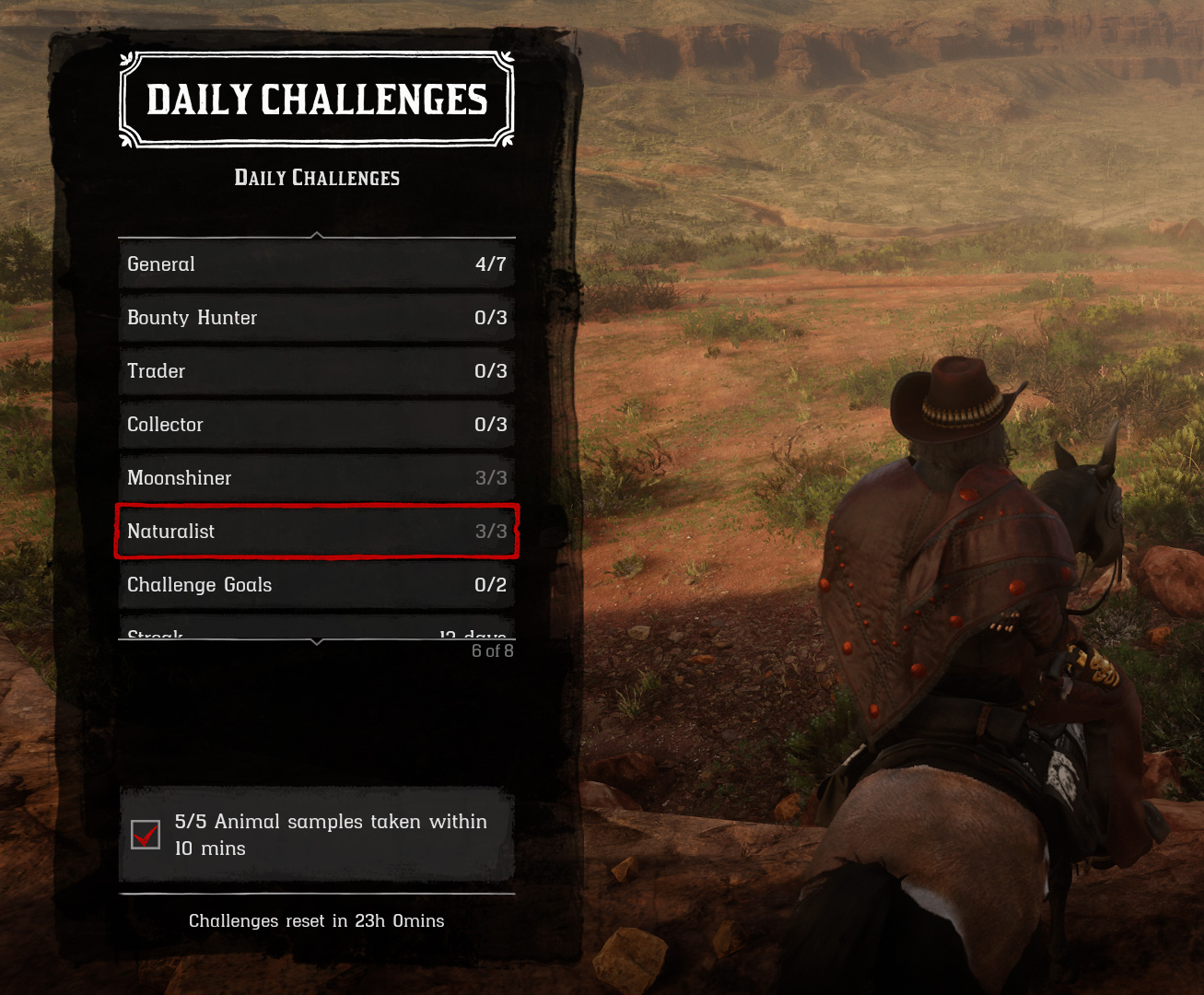Viewport: 1204px width, 995px height.
Task: Click the list's down scroll arrow
Action: click(317, 642)
